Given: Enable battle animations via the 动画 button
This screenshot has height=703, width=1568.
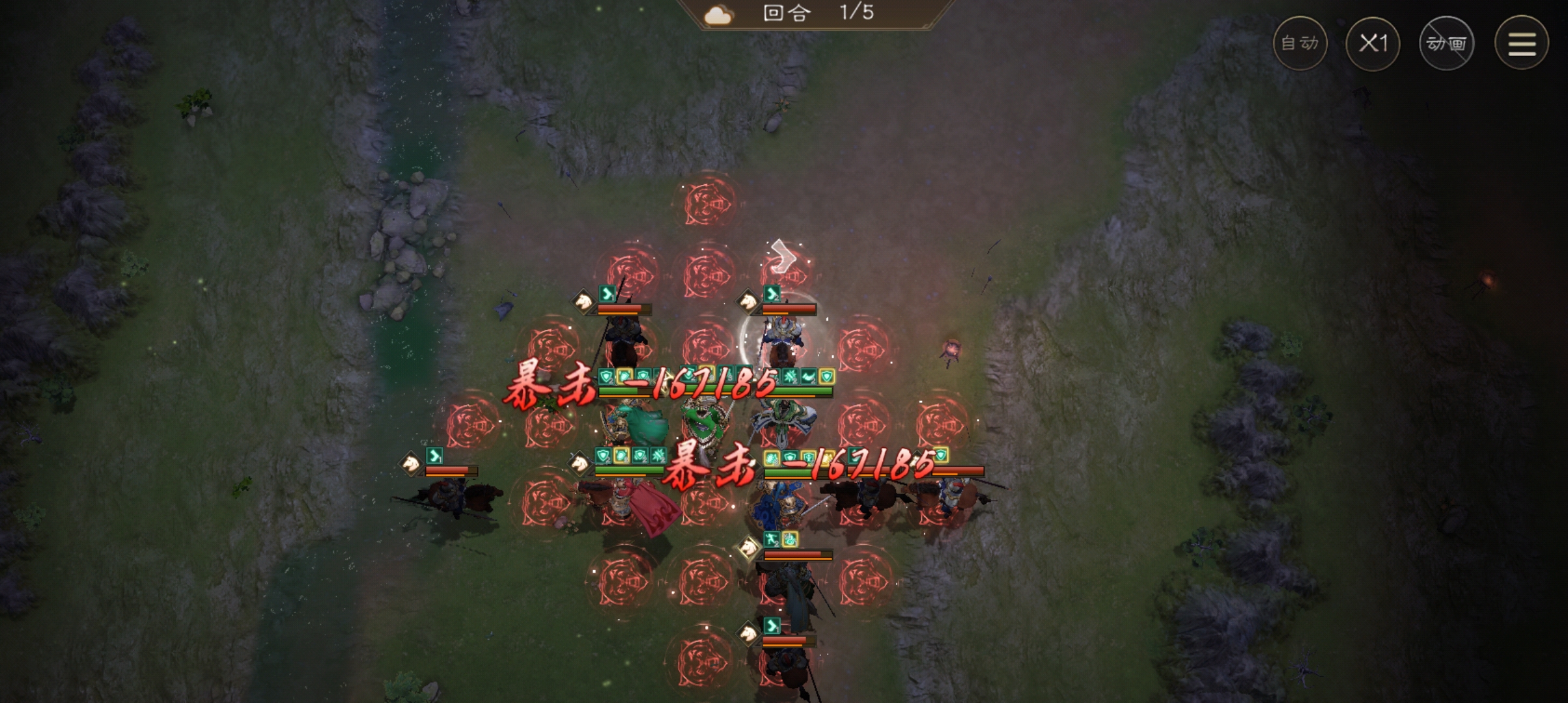Looking at the screenshot, I should click(1447, 44).
